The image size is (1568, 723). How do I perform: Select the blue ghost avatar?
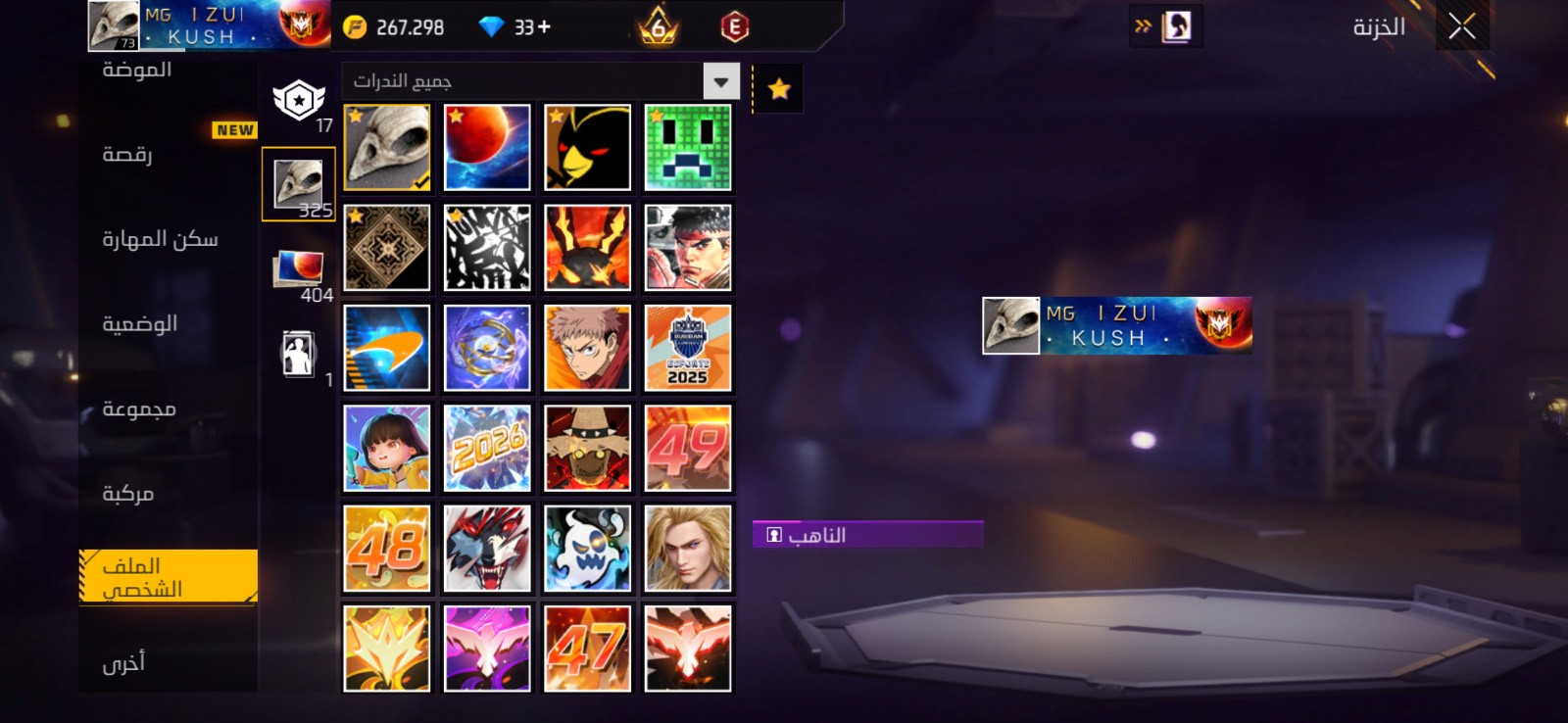588,549
